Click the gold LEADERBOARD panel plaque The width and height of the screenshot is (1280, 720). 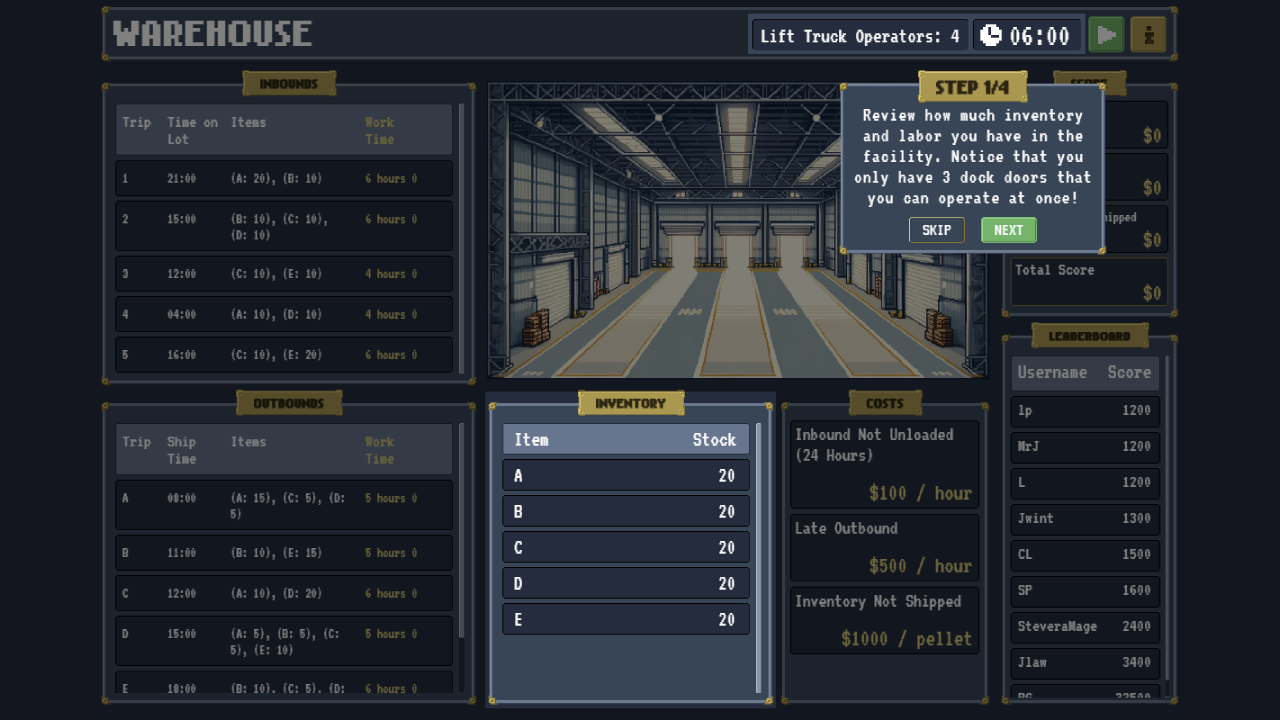coord(1088,334)
